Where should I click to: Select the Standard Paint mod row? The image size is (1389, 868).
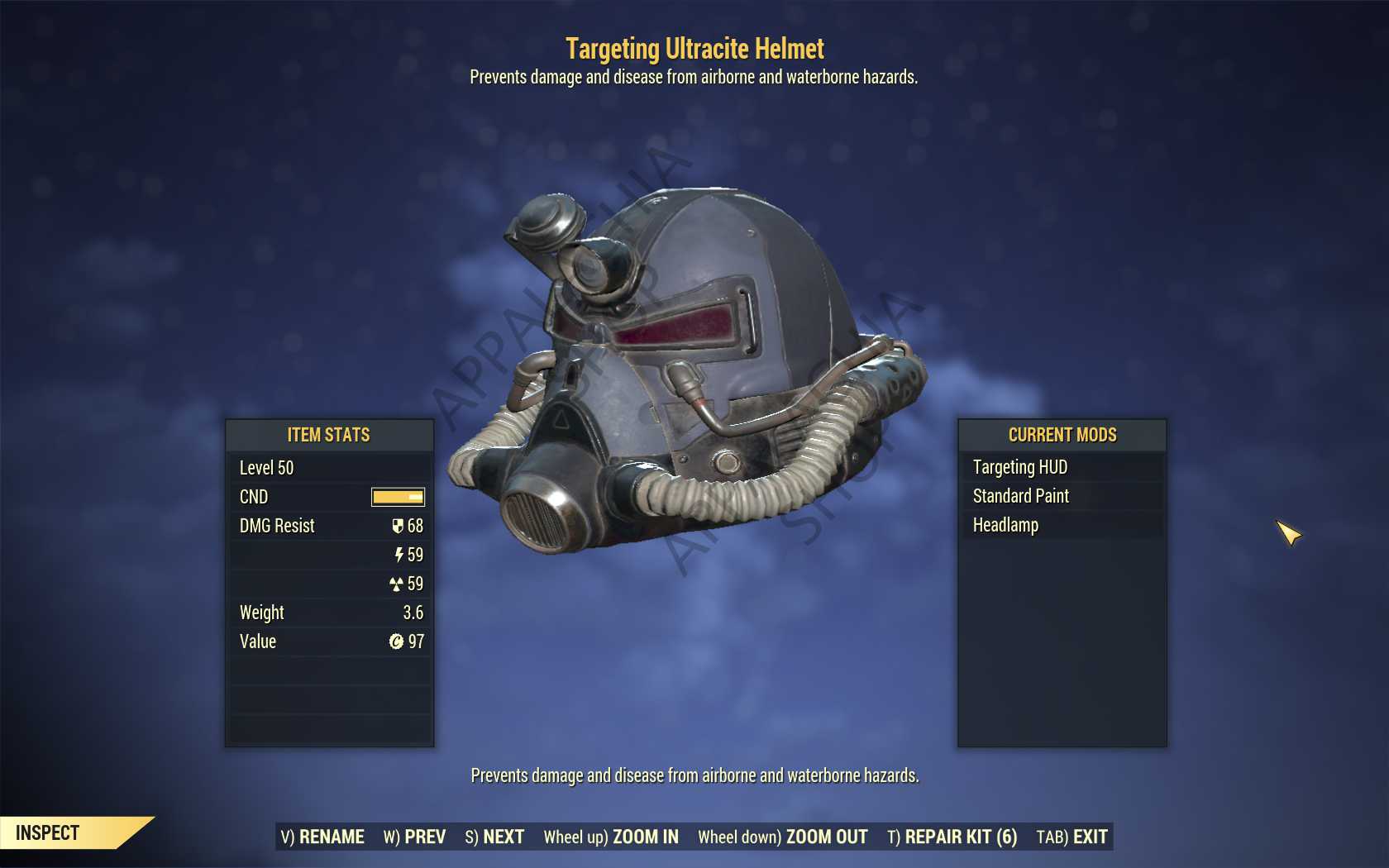pos(1062,496)
